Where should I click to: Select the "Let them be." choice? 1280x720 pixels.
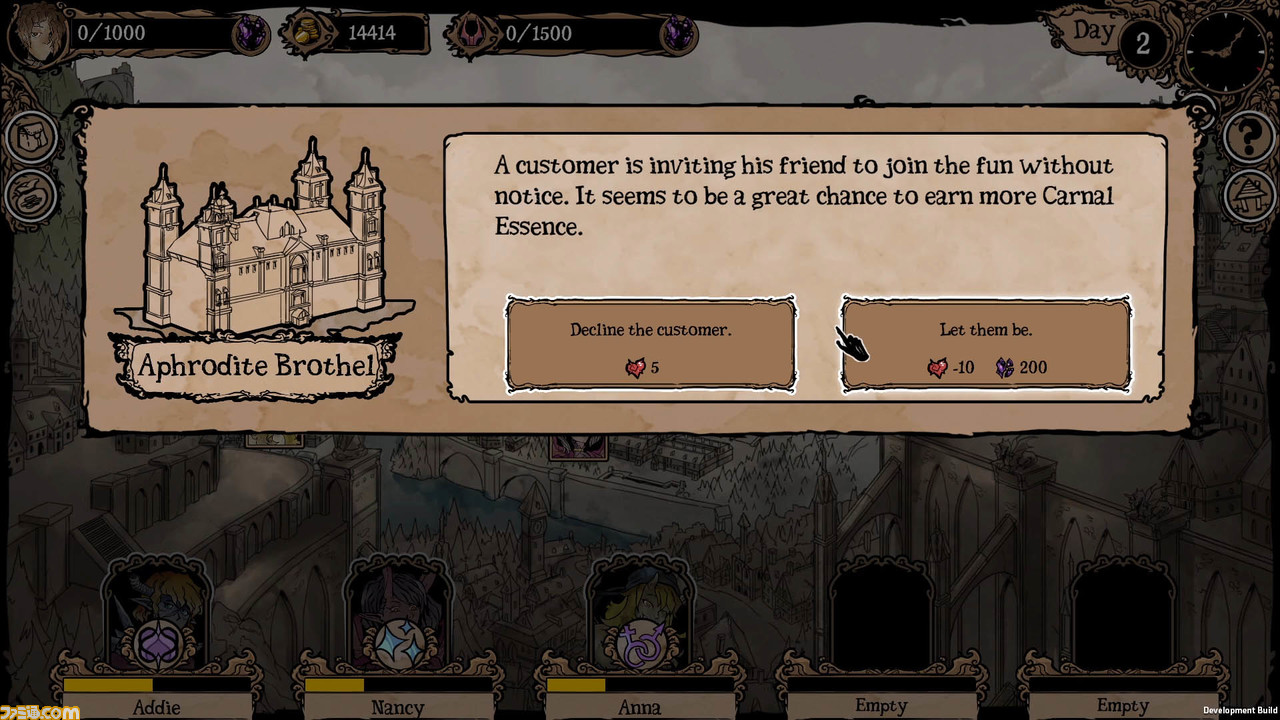986,345
